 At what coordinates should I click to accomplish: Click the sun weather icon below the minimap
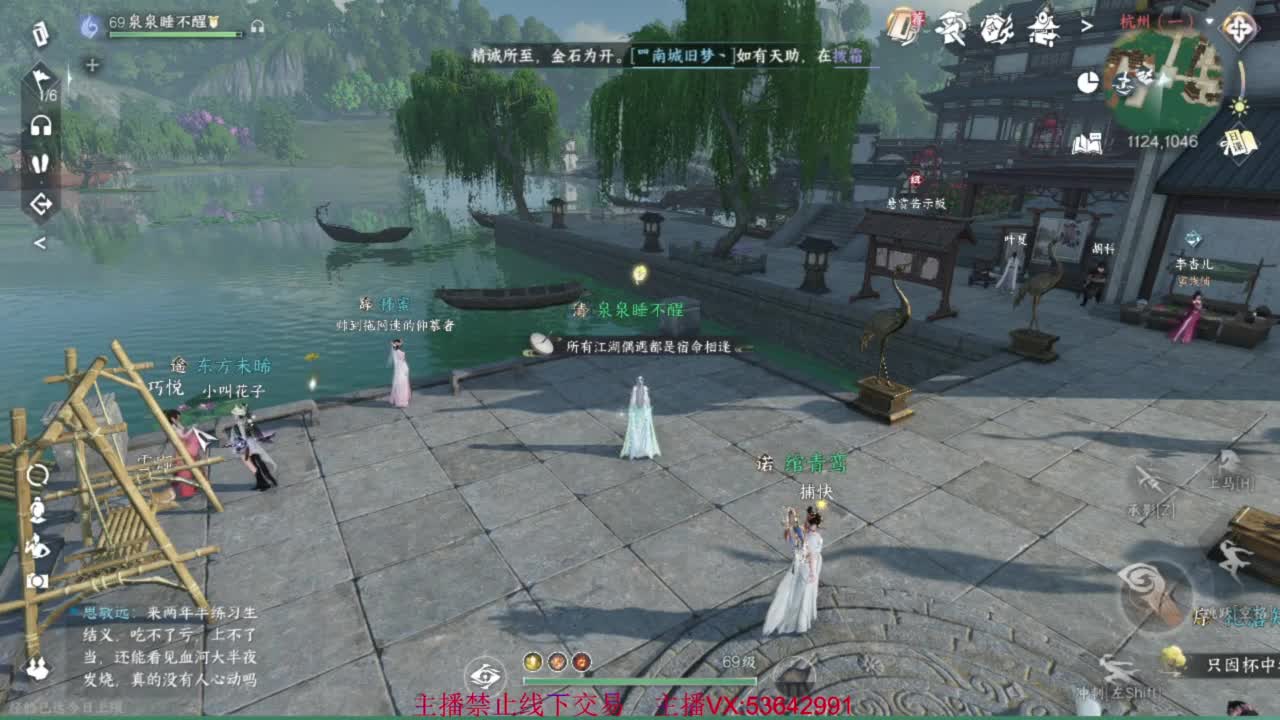click(x=1238, y=108)
